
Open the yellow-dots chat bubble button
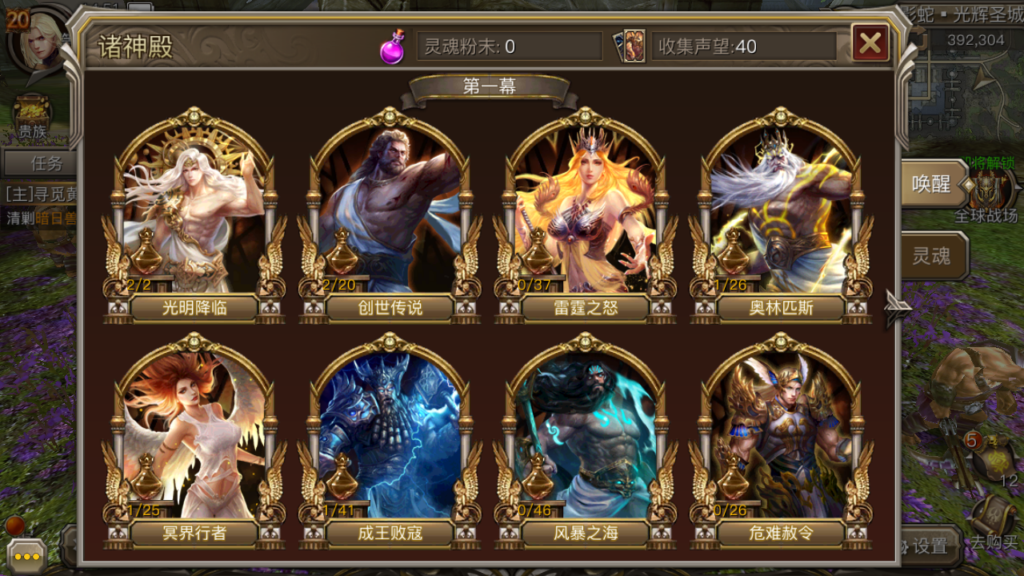tap(24, 555)
